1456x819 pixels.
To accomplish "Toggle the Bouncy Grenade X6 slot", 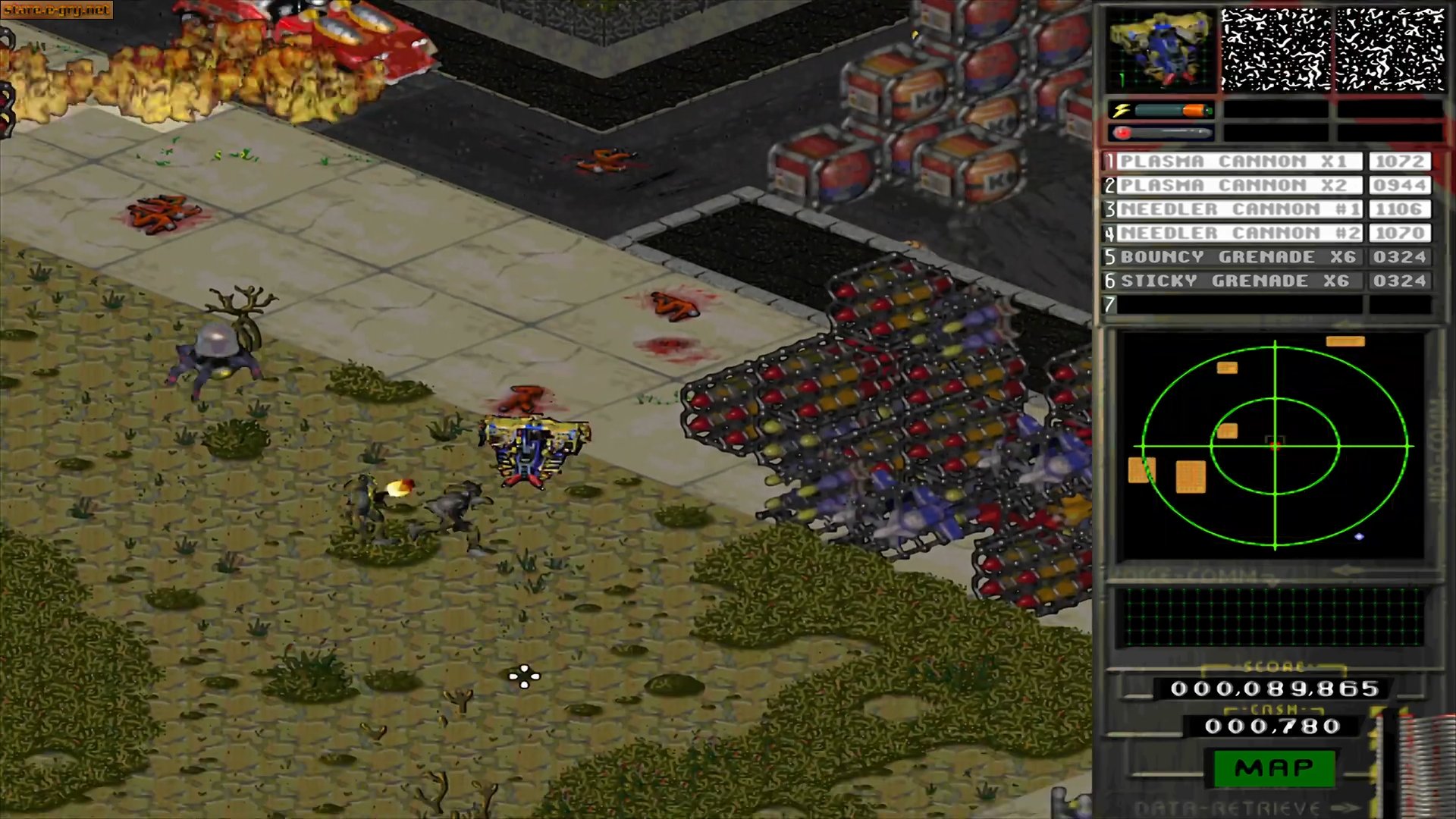I will (1236, 257).
